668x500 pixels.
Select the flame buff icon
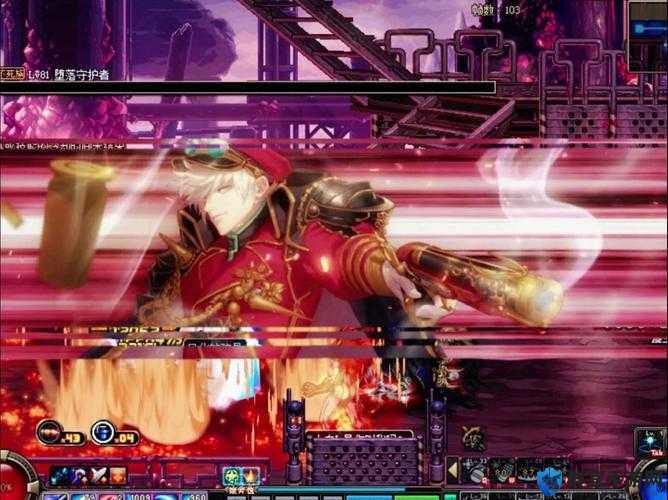coord(250,476)
